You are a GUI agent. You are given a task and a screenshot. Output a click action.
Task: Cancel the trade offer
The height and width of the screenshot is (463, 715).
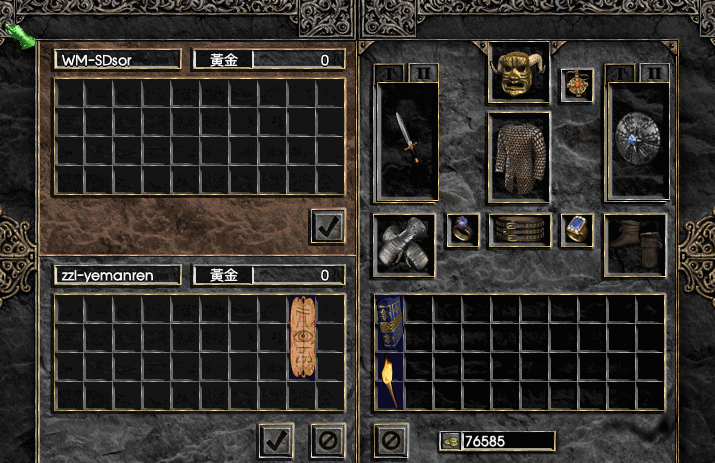[x=327, y=439]
